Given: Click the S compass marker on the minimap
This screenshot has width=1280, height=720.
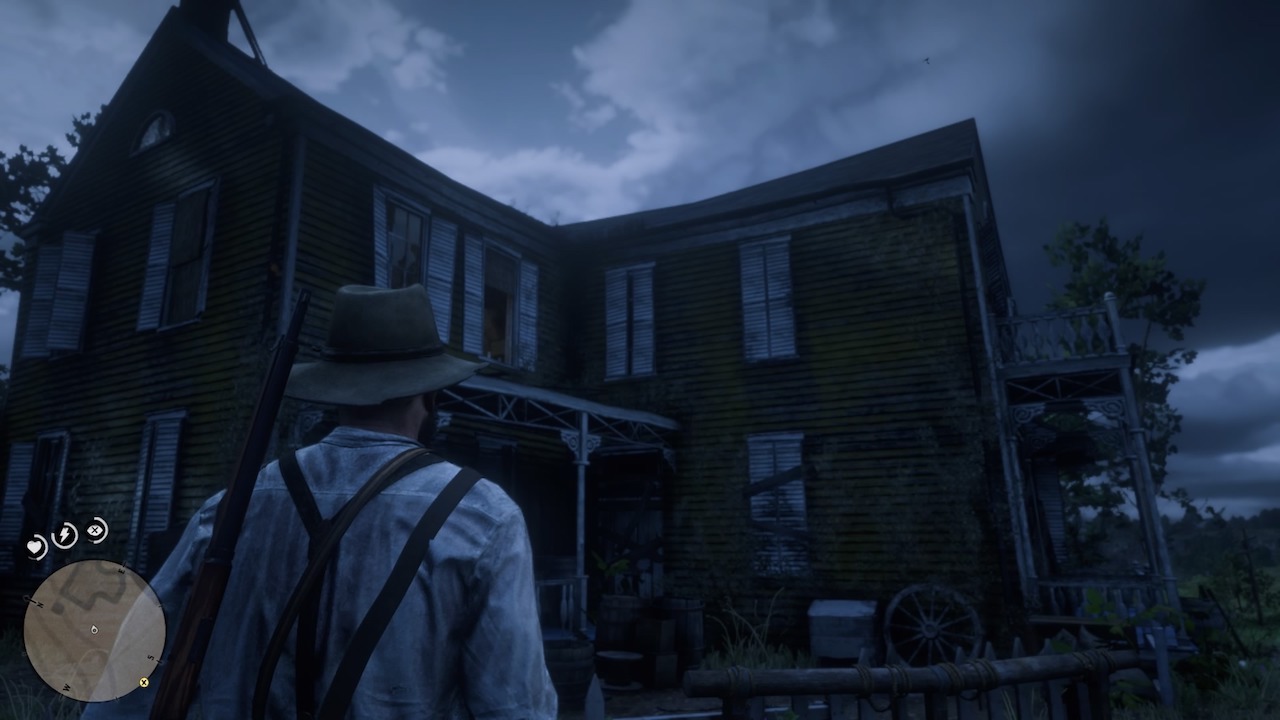Looking at the screenshot, I should 150,656.
